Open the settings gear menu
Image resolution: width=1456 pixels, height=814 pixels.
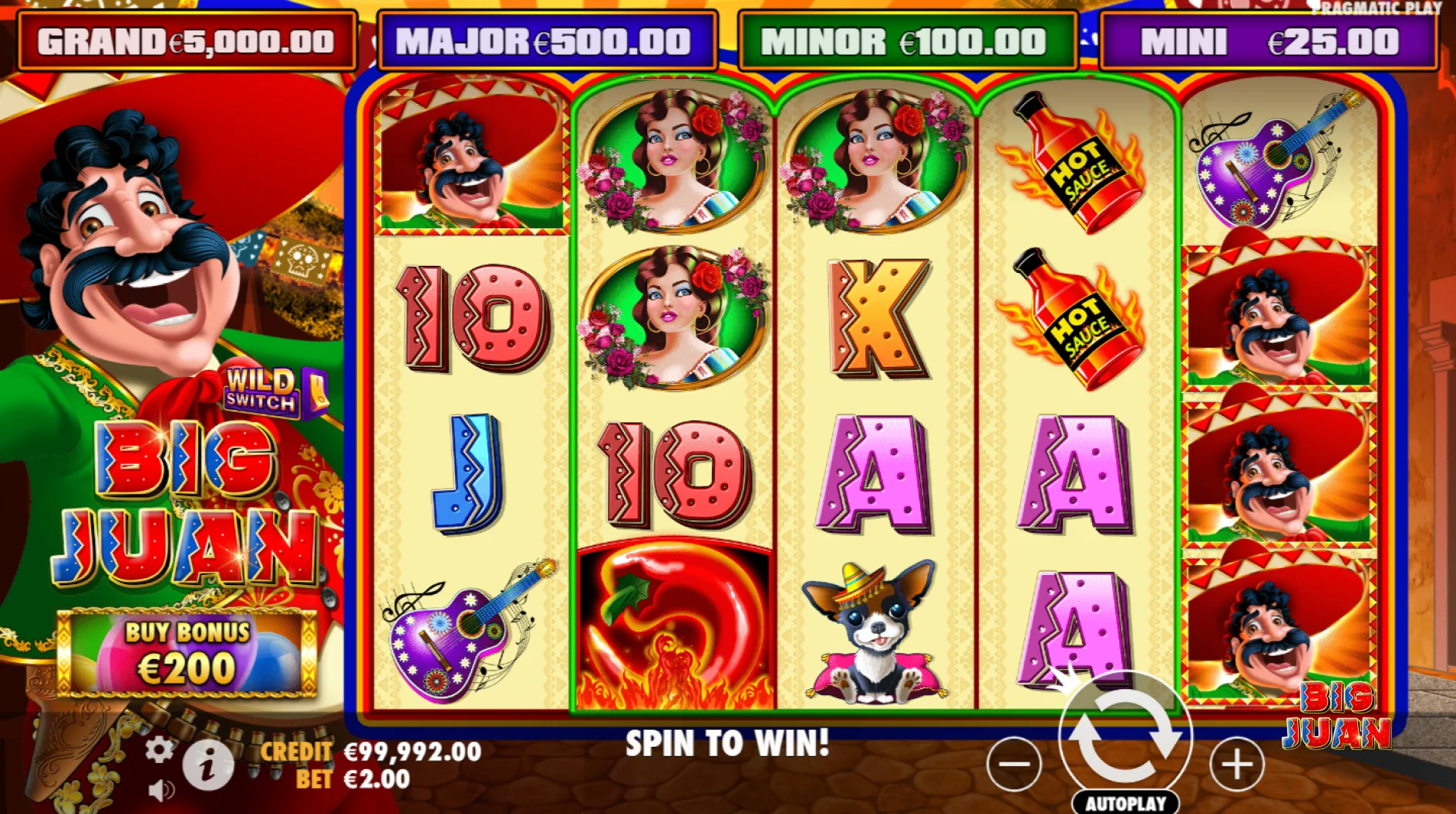pos(159,749)
